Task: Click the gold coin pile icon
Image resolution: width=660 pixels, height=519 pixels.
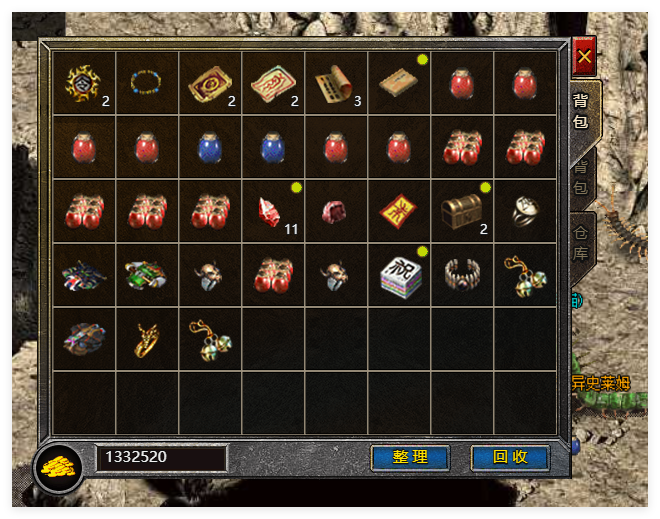Action: coord(58,466)
